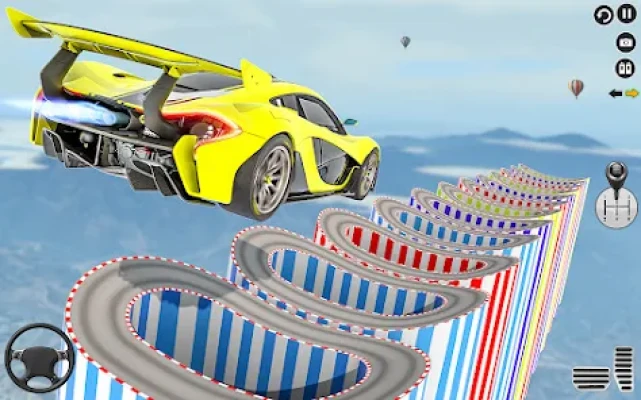Restart the level using the circular arrow icon
Image resolution: width=641 pixels, height=400 pixels.
pos(603,15)
